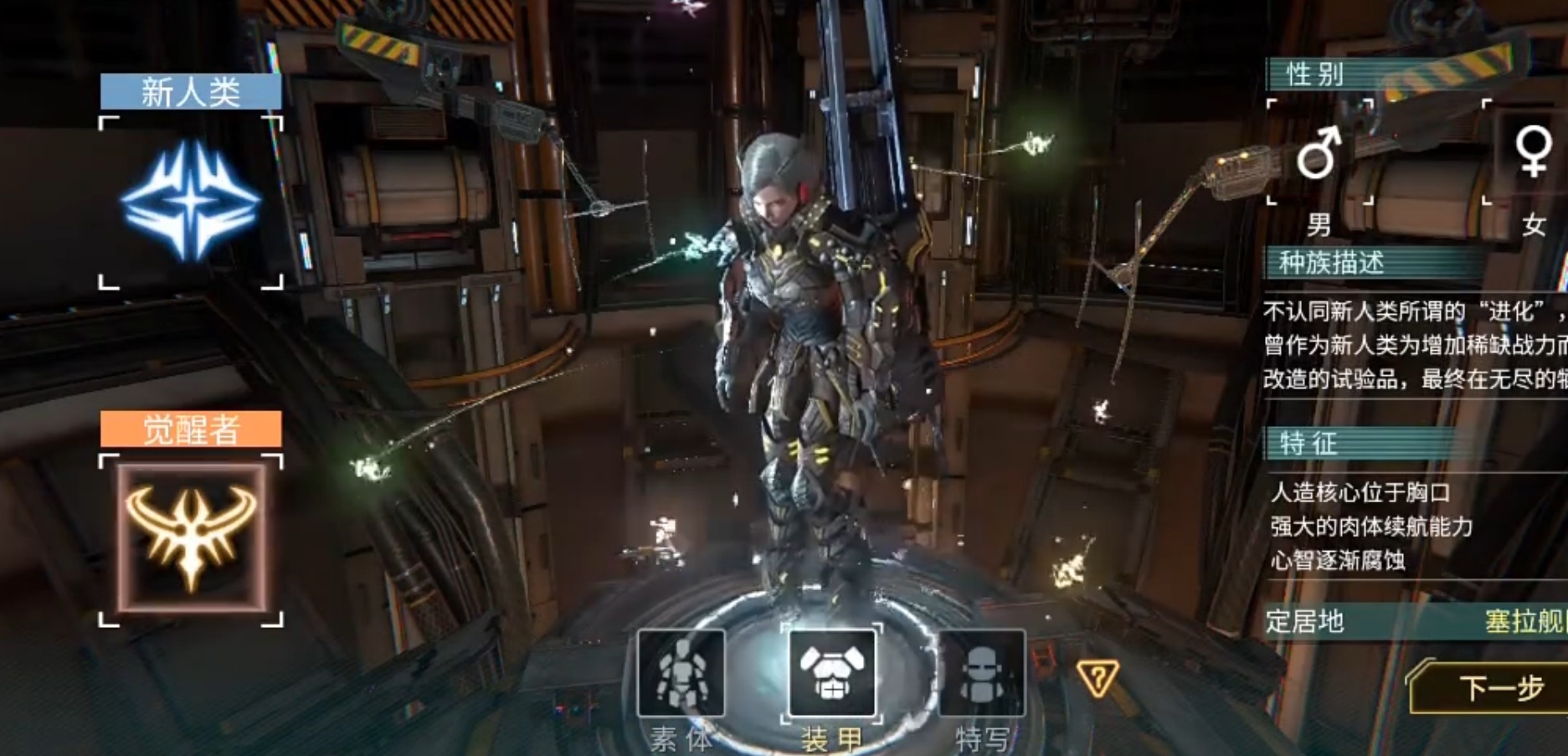Image resolution: width=1568 pixels, height=756 pixels.
Task: Show the 装甲 armor view
Action: [x=831, y=675]
